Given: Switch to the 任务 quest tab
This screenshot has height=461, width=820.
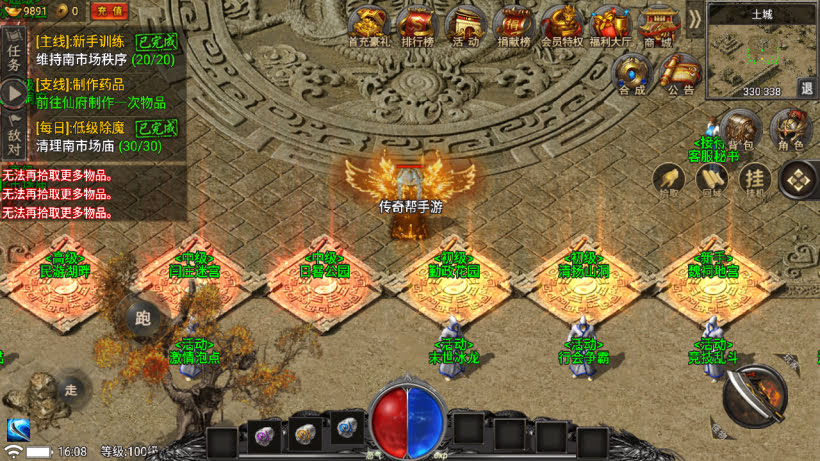Looking at the screenshot, I should click(14, 52).
